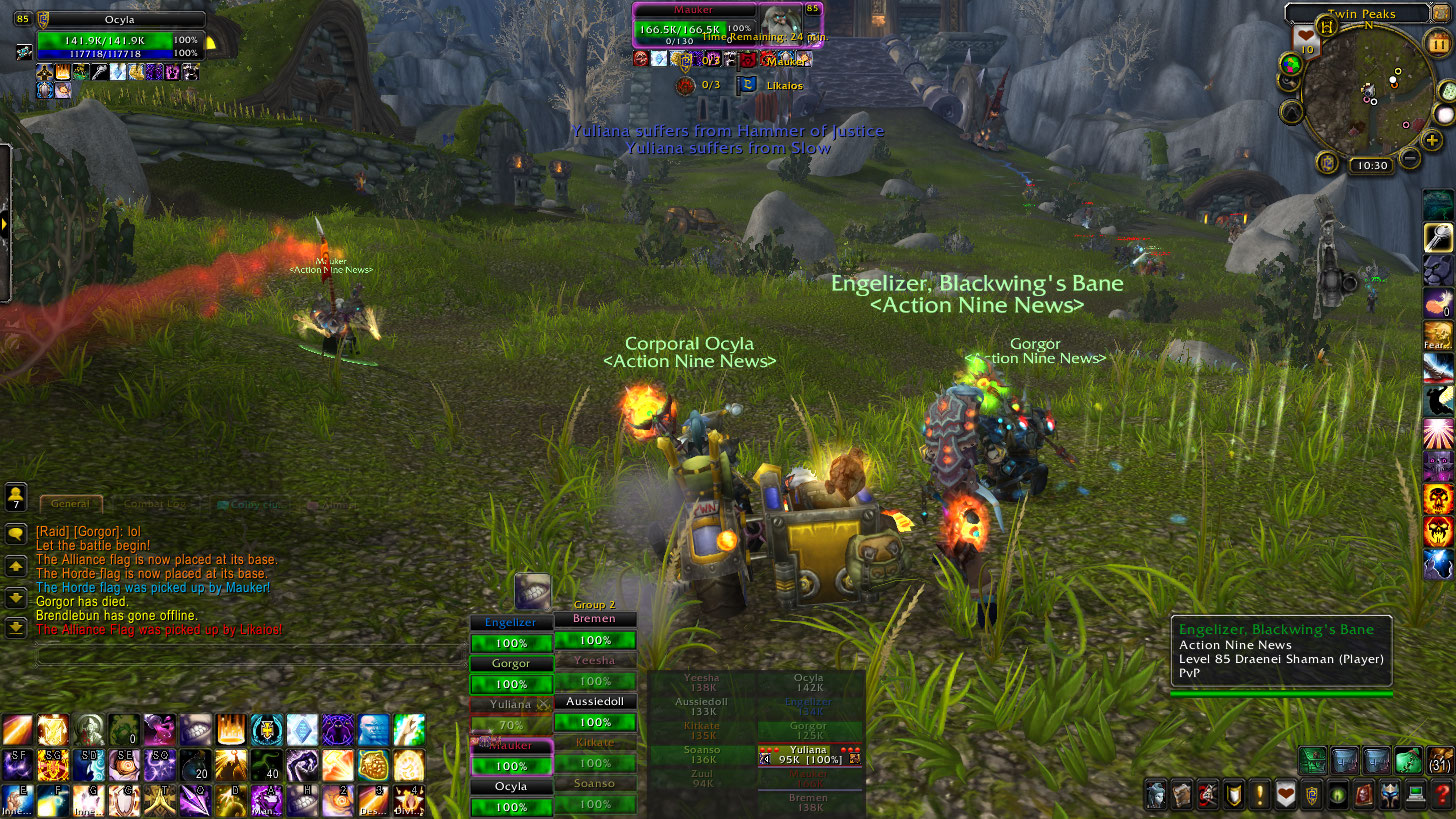The height and width of the screenshot is (819, 1456).
Task: Open the game menu computer icon
Action: pyautogui.click(x=1415, y=795)
